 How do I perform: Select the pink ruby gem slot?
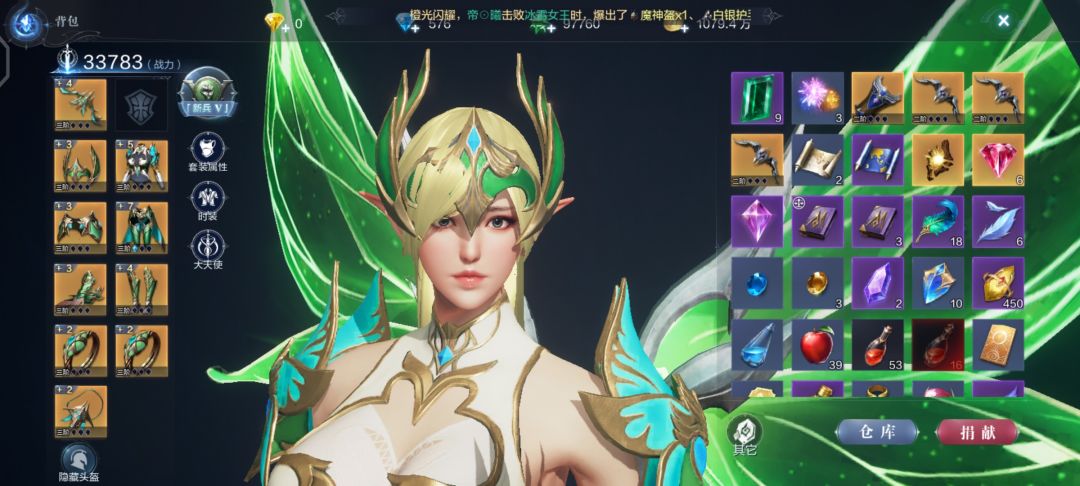[x=998, y=159]
